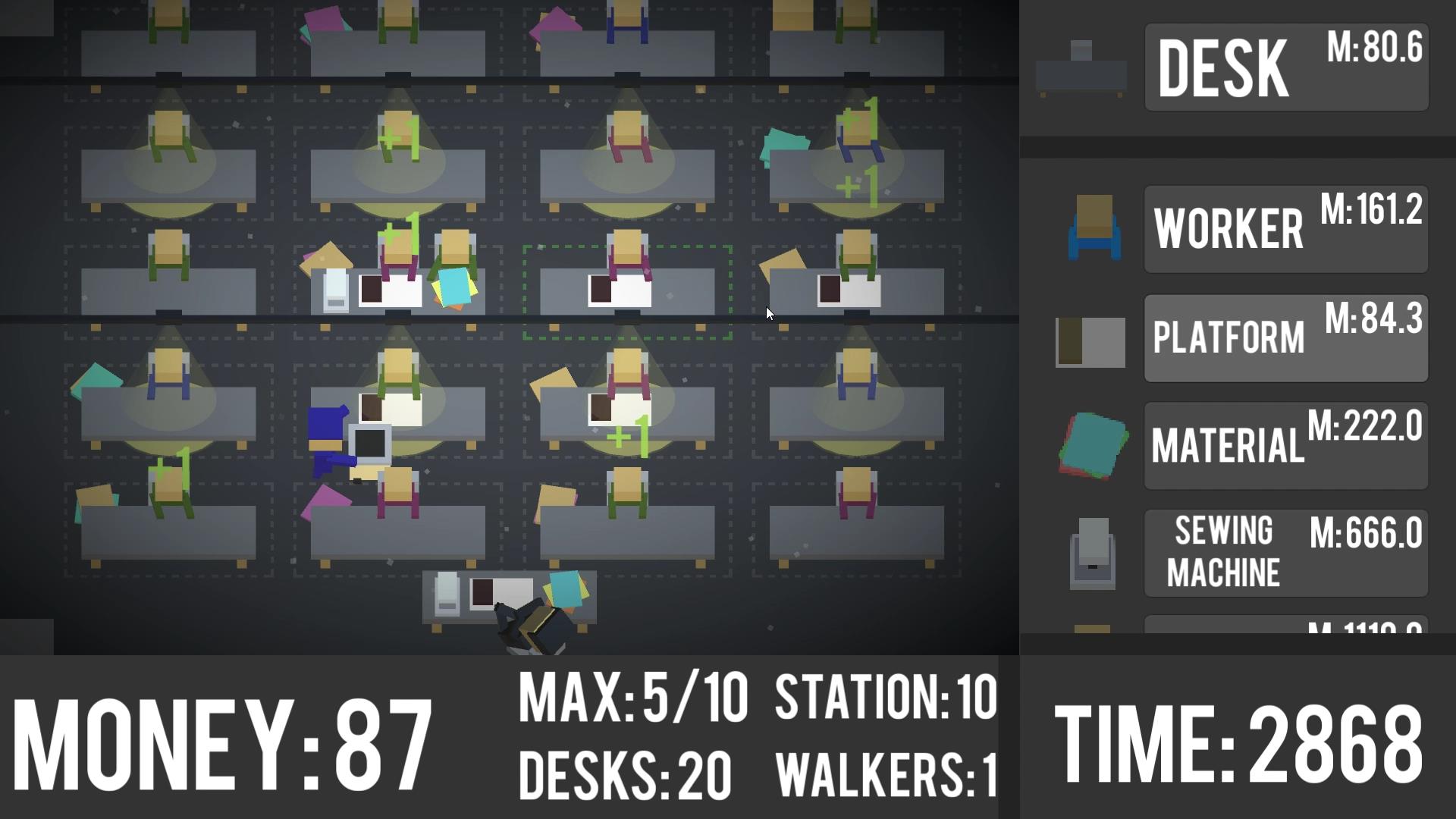
Task: Purchase a Worker for M:161.2
Action: [x=1285, y=227]
